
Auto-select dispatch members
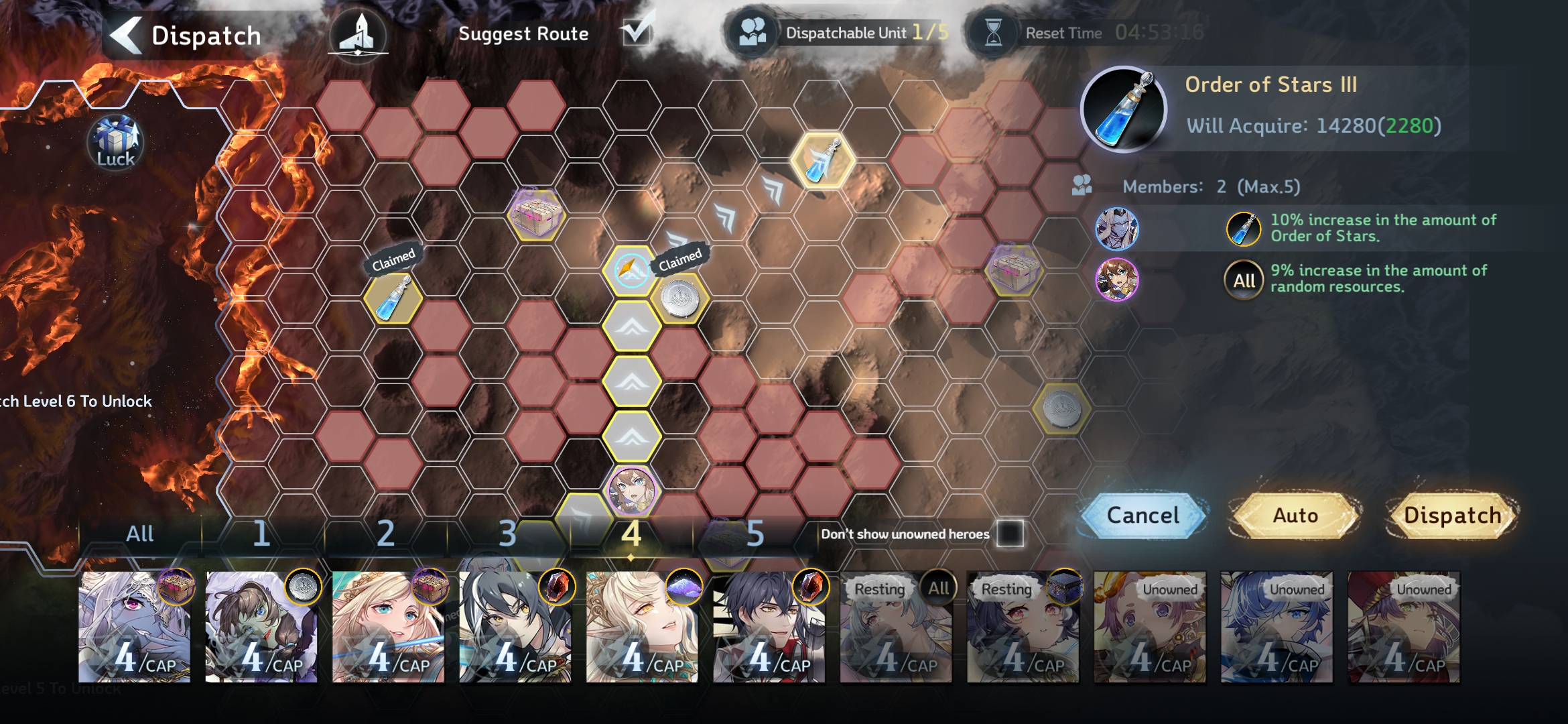click(1295, 515)
